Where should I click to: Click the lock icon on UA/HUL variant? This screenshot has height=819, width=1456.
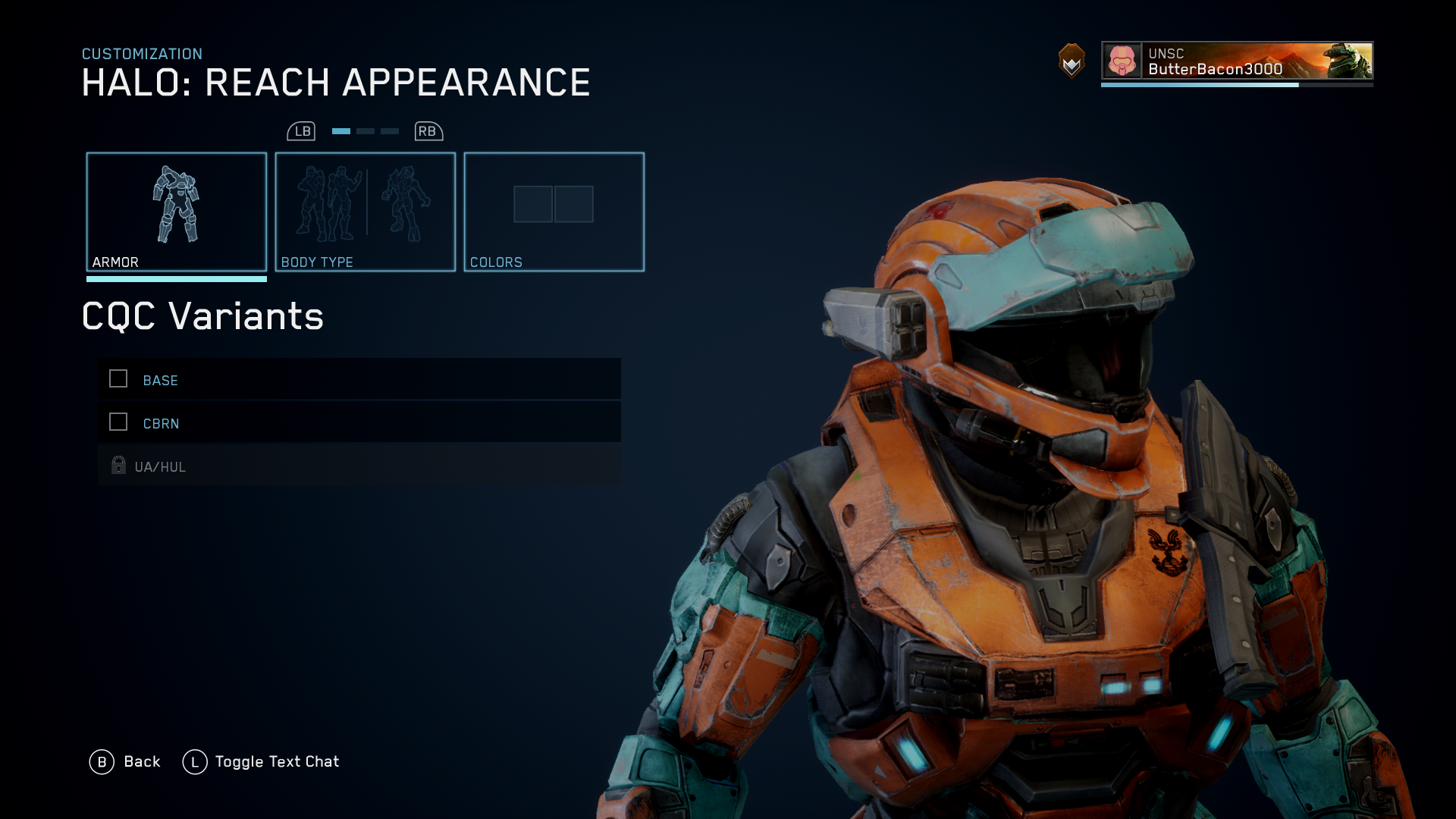pyautogui.click(x=118, y=465)
